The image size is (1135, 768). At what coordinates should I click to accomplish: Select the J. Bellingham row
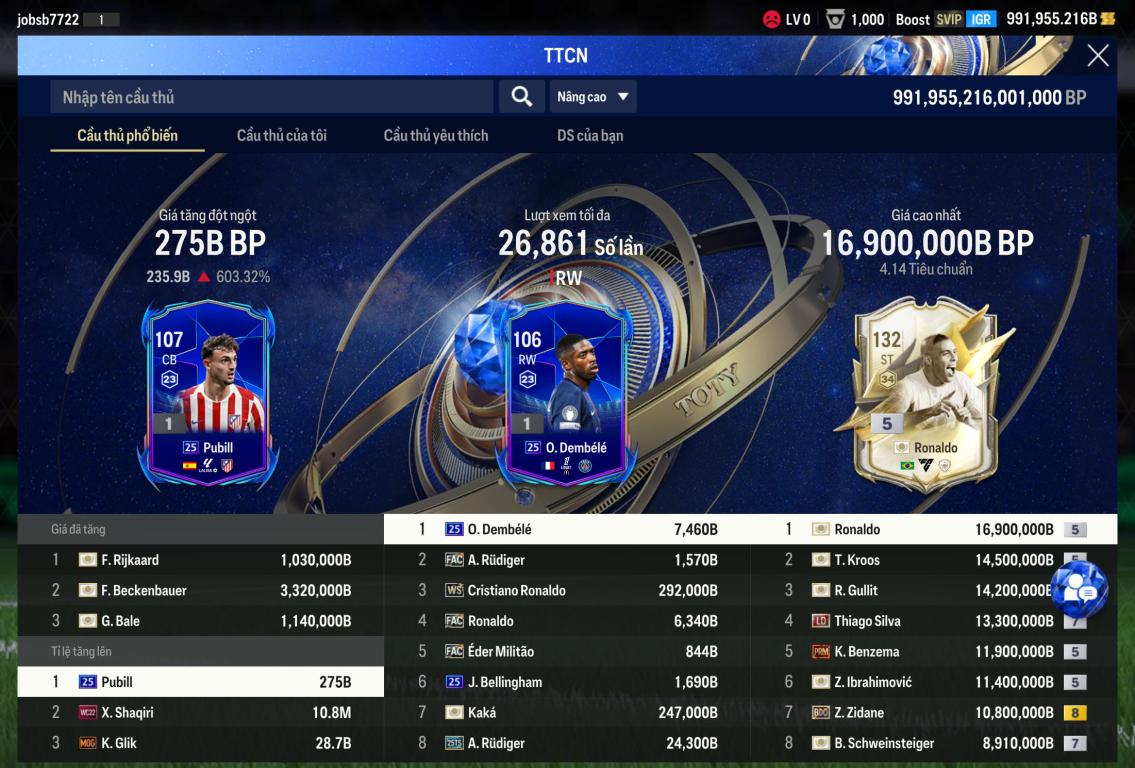[567, 682]
